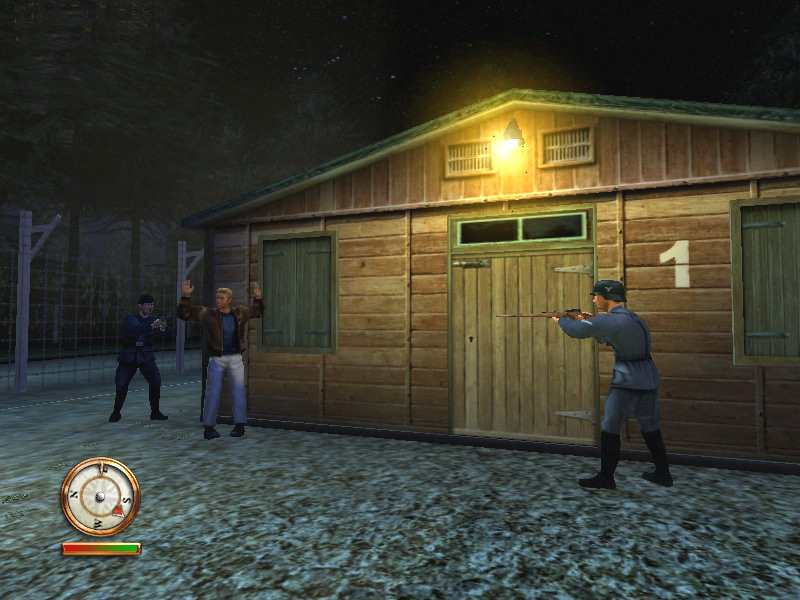The width and height of the screenshot is (800, 600).
Task: Click the compass in the corner
Action: [x=100, y=496]
